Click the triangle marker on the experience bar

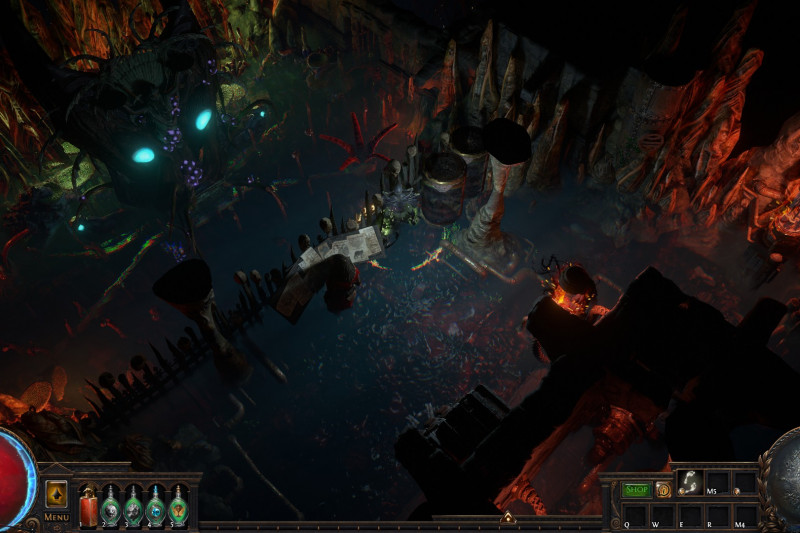[507, 518]
